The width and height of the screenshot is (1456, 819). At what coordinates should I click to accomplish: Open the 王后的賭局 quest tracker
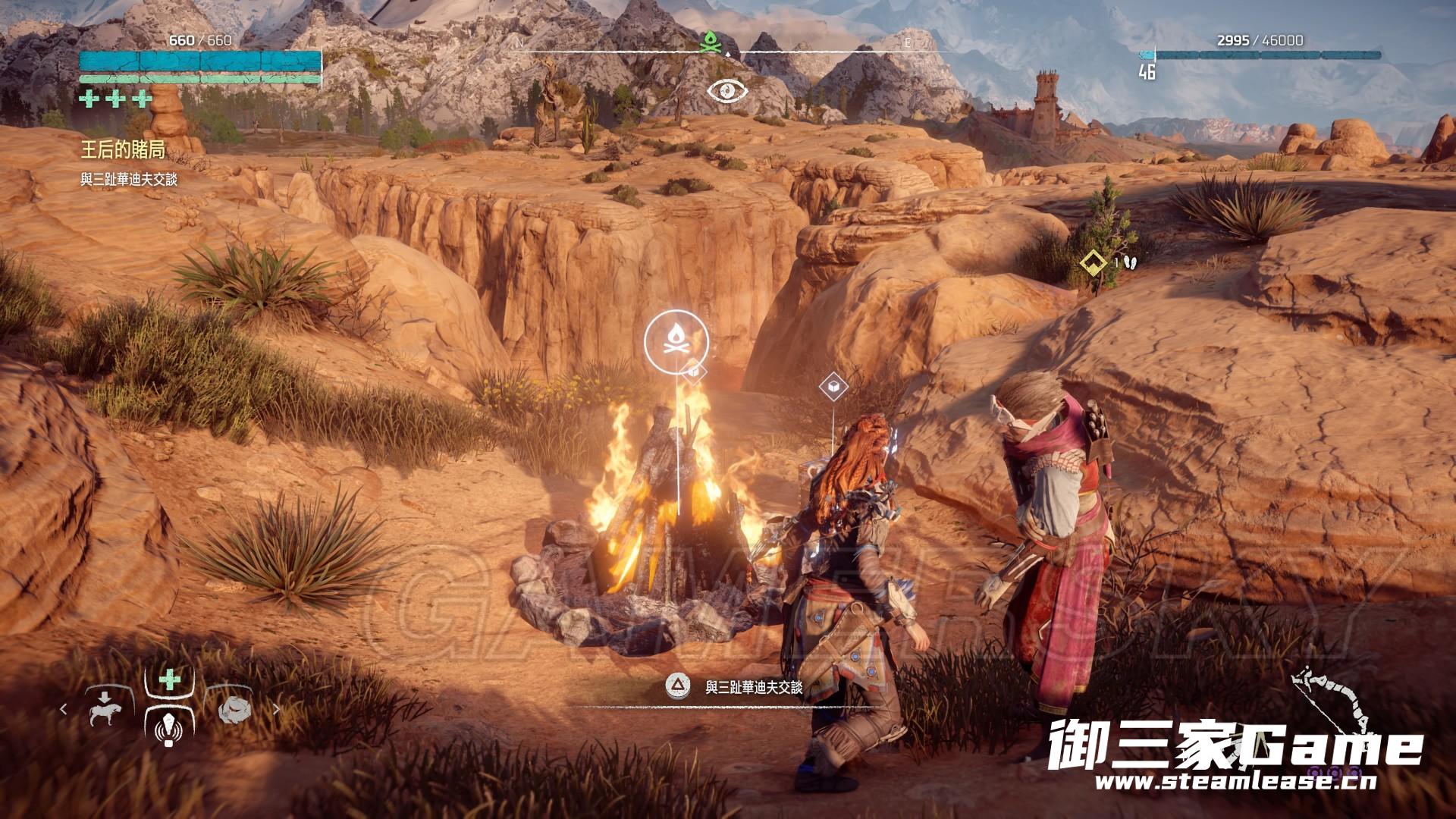(123, 150)
